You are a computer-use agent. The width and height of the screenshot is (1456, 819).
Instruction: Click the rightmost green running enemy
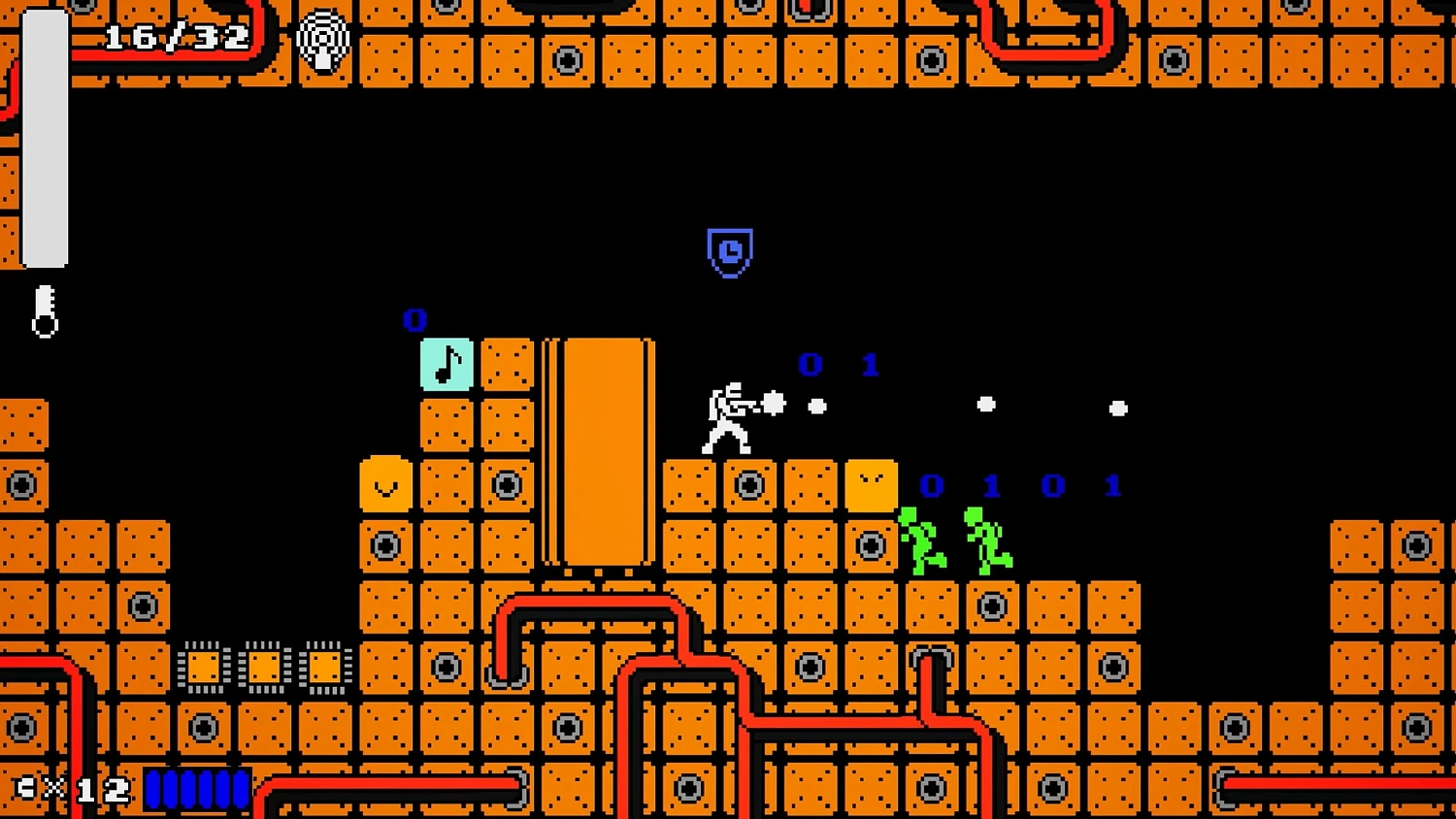985,539
